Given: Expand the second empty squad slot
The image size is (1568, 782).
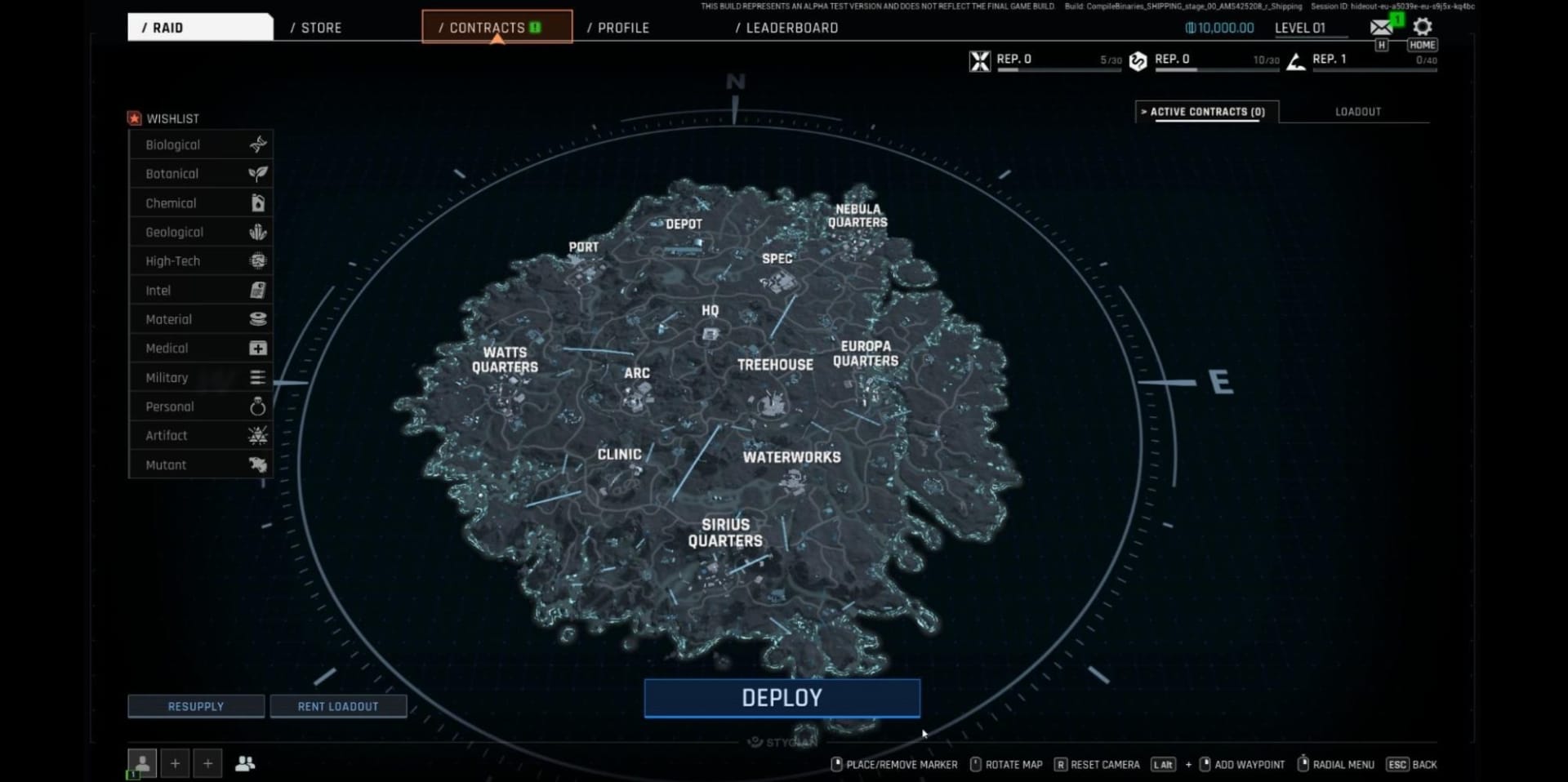Looking at the screenshot, I should (207, 762).
